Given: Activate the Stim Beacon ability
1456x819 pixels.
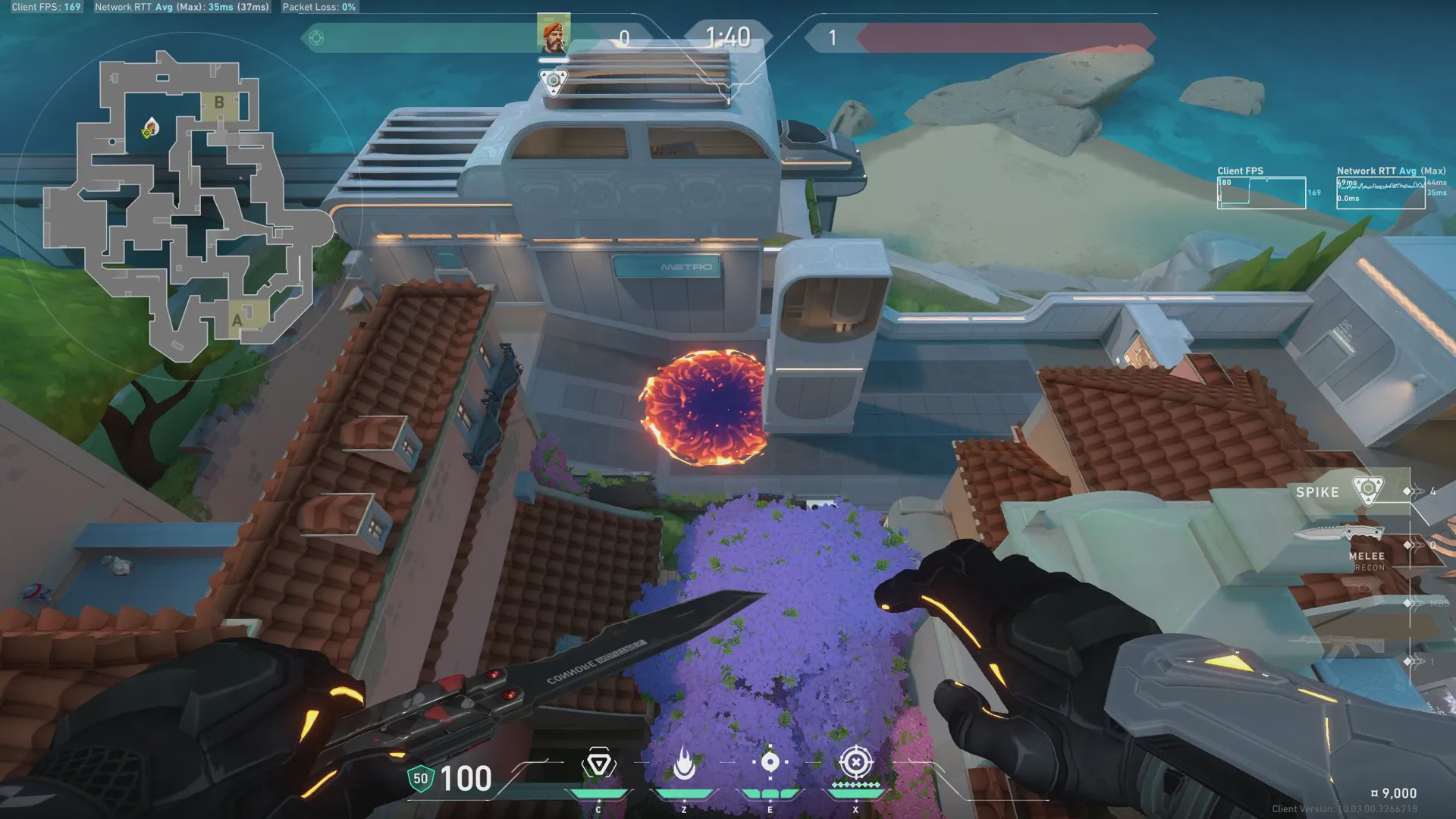Looking at the screenshot, I should 598,764.
